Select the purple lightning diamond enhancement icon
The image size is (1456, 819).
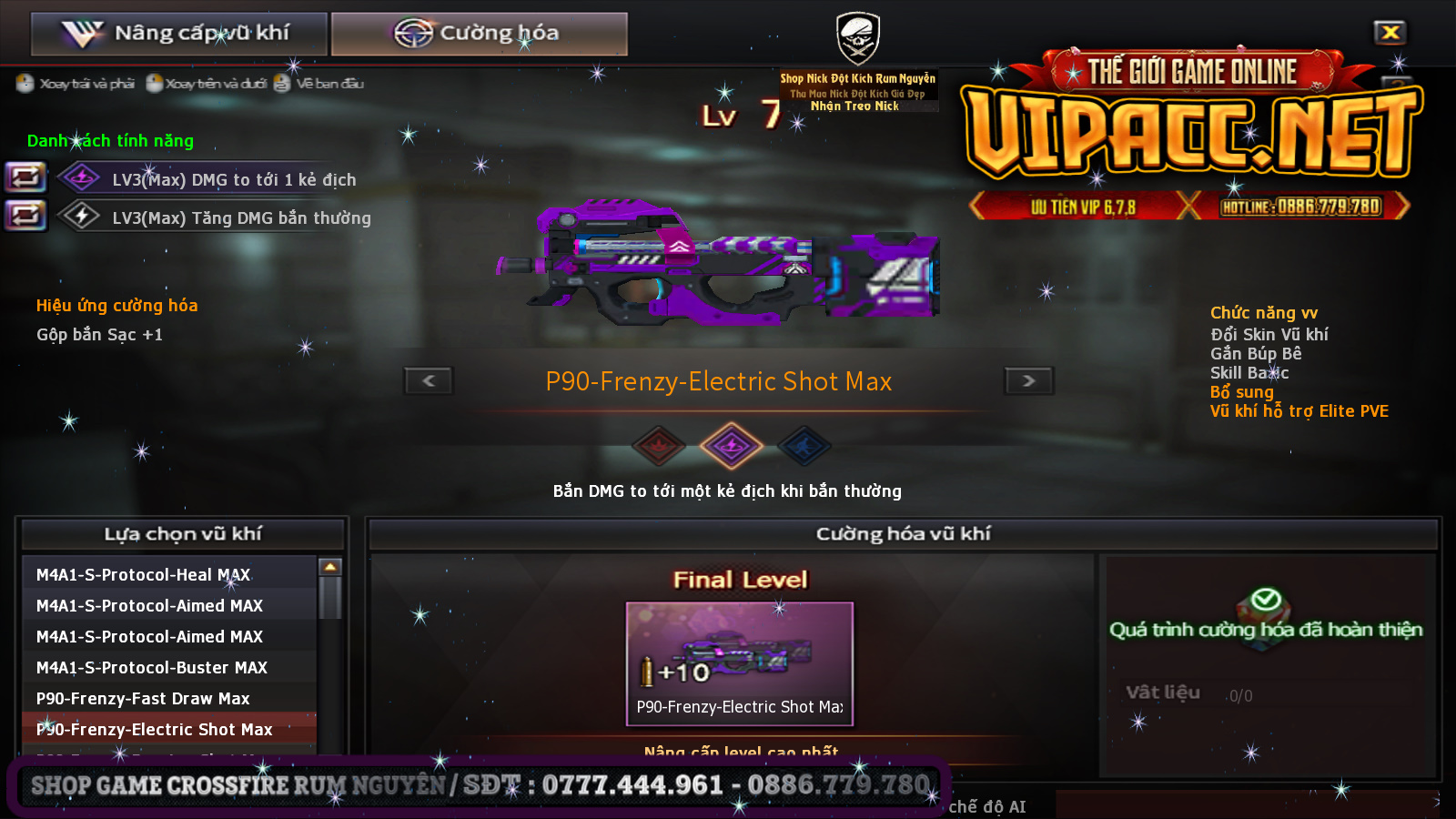pyautogui.click(x=731, y=446)
